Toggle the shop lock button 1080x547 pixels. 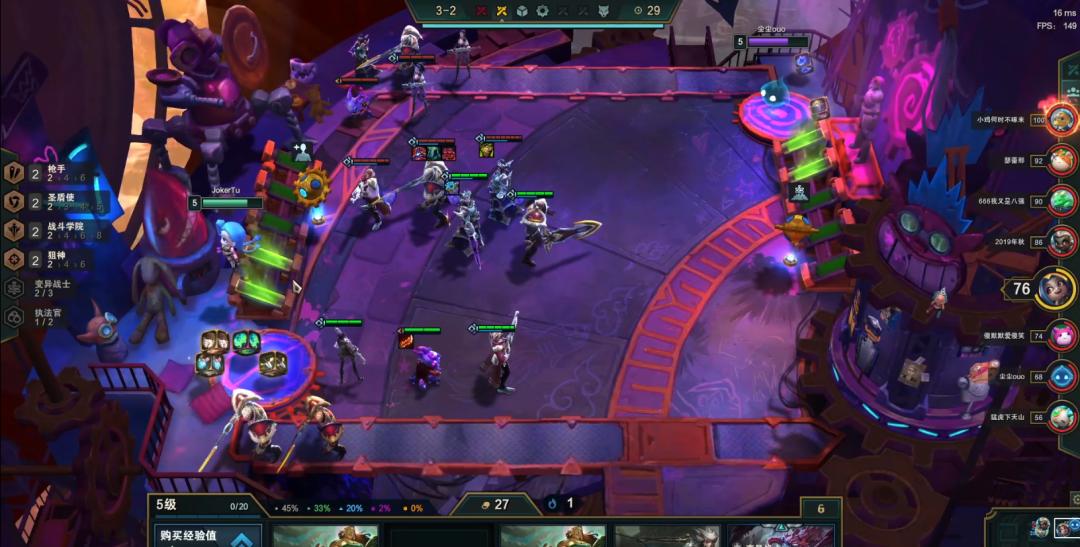point(821,509)
